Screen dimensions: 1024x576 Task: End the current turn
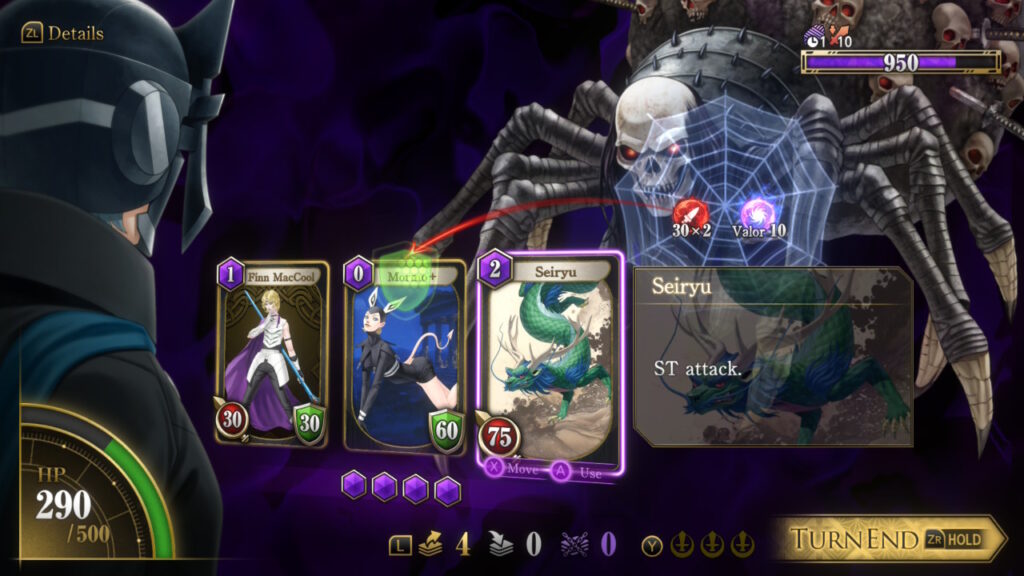click(x=888, y=540)
